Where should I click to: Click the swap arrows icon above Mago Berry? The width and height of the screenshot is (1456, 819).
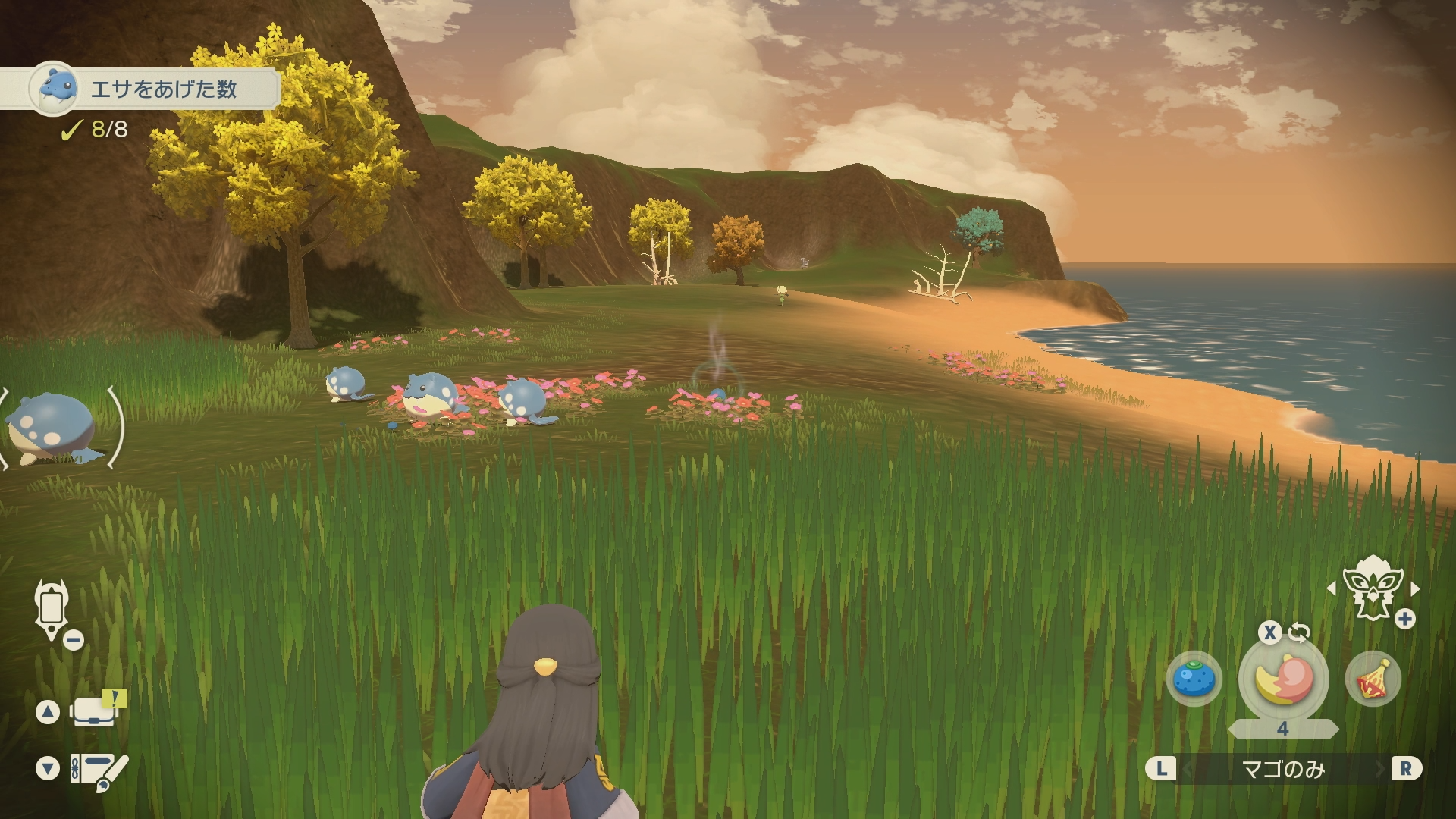click(1299, 632)
